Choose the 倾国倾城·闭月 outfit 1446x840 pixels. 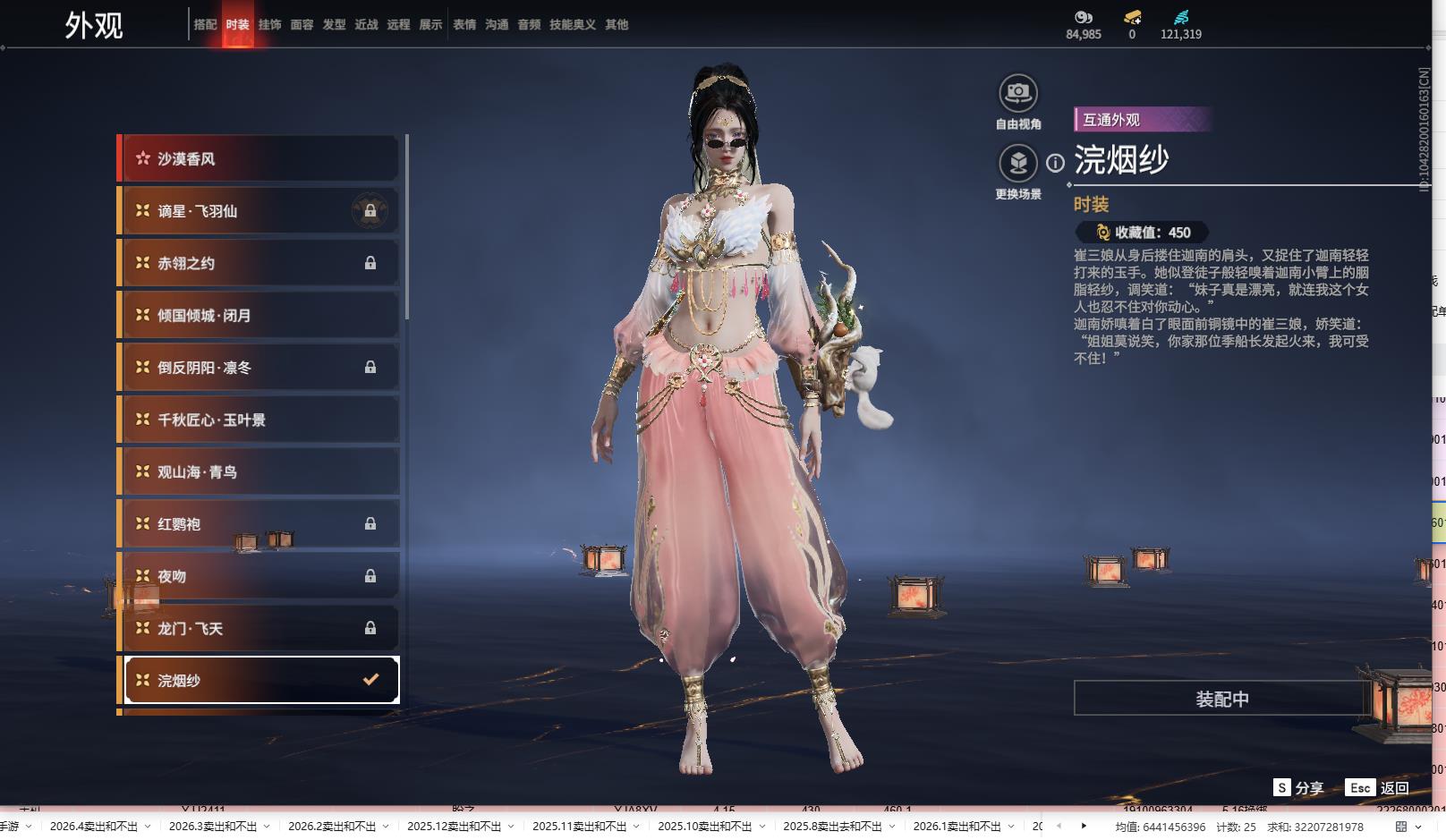[x=259, y=316]
